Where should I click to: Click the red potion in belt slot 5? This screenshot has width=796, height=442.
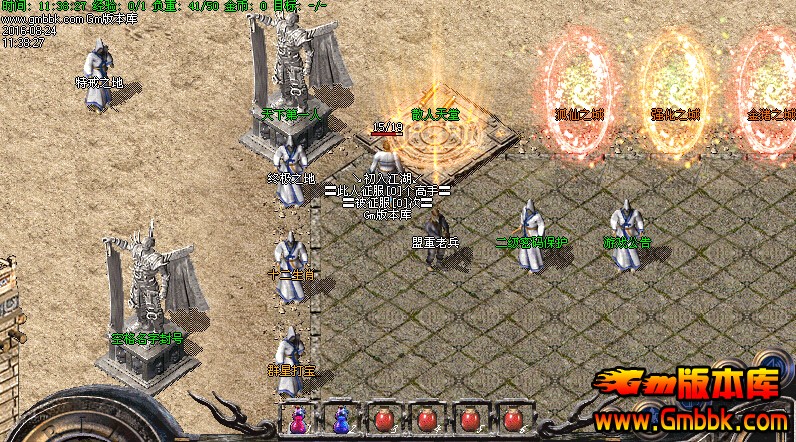point(470,420)
